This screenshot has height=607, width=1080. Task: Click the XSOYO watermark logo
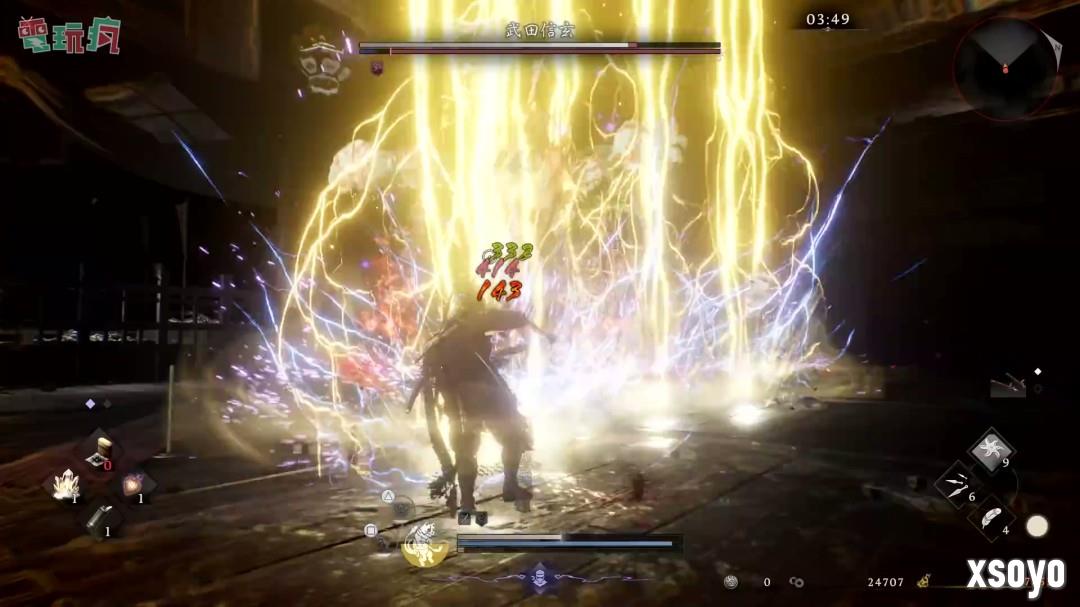[x=1014, y=573]
